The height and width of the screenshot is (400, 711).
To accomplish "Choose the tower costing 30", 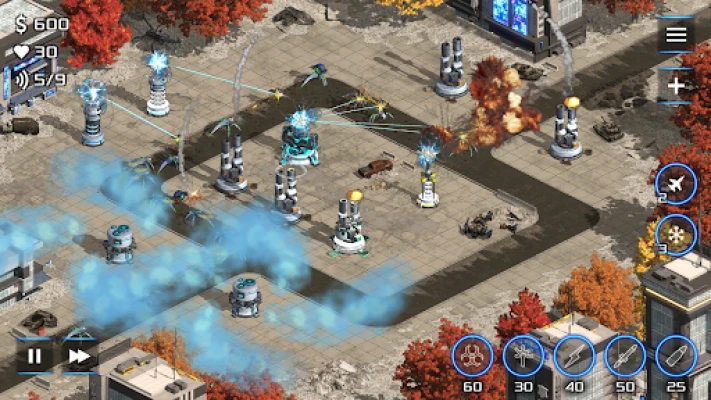I will point(523,356).
